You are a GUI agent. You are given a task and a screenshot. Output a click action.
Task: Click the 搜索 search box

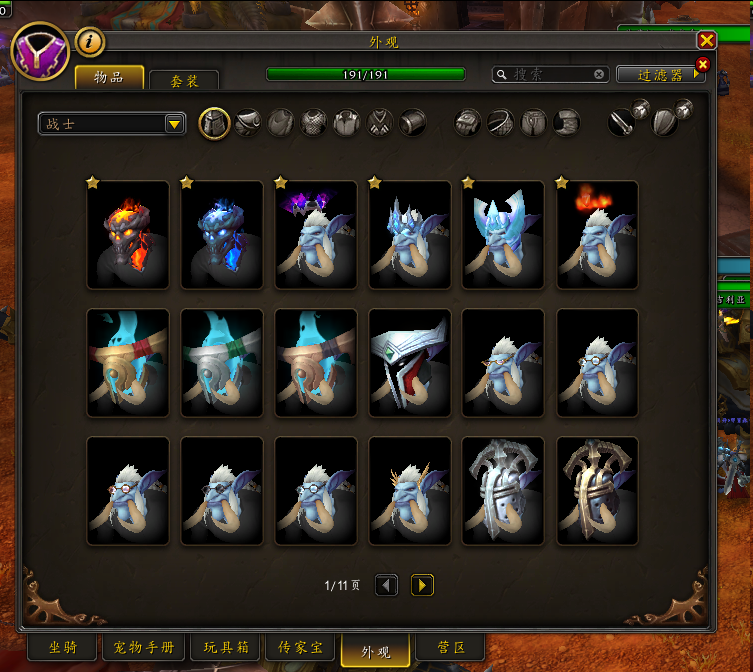(550, 74)
